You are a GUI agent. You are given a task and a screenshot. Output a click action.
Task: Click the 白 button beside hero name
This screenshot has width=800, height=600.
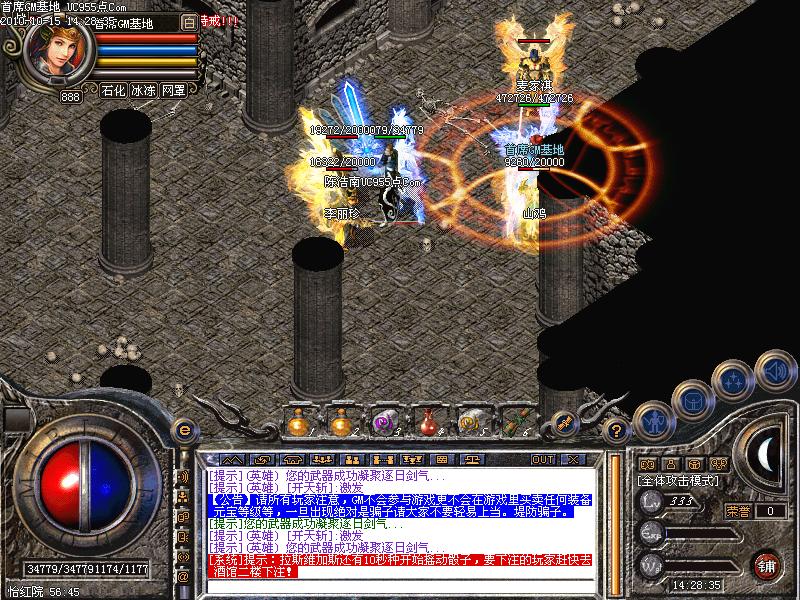coord(188,22)
